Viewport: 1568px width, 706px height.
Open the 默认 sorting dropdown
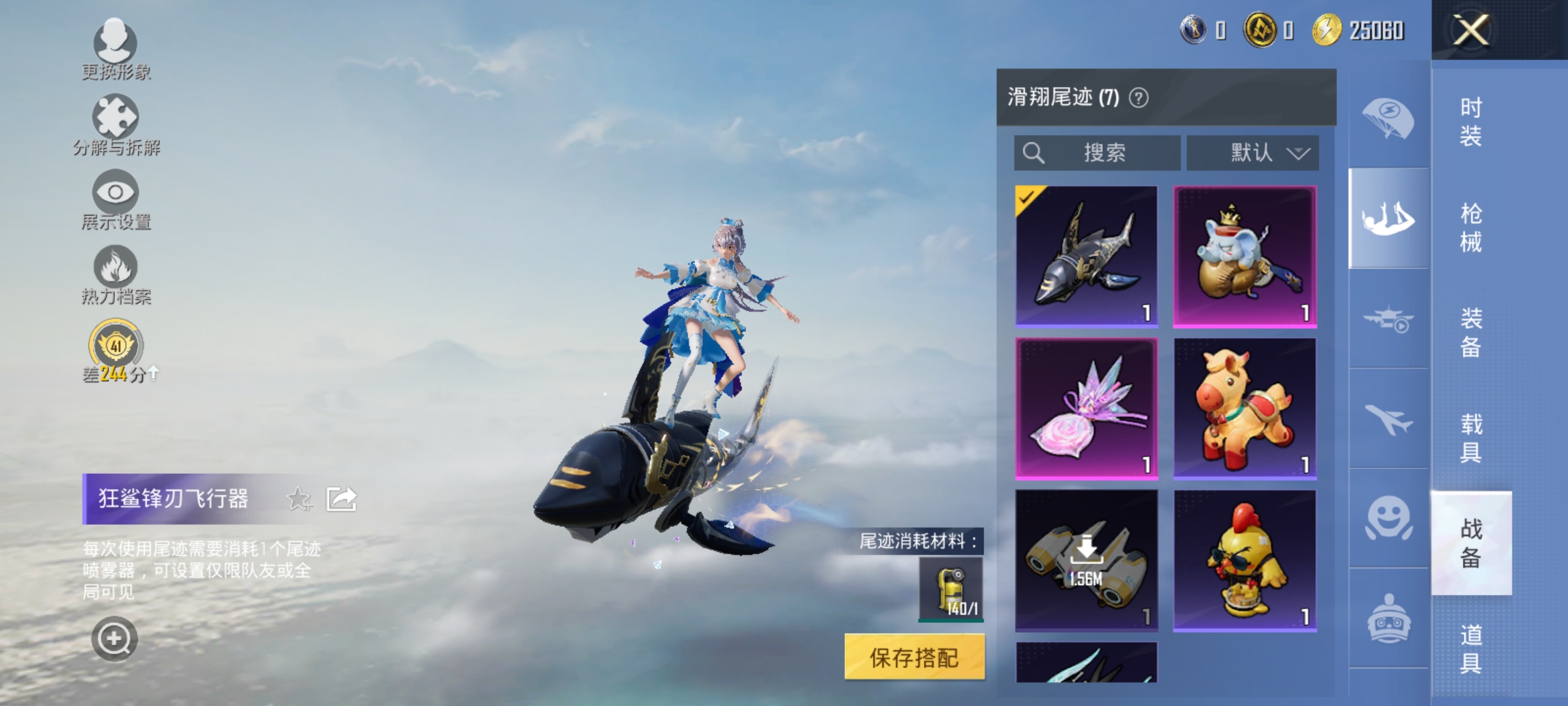tap(1251, 152)
